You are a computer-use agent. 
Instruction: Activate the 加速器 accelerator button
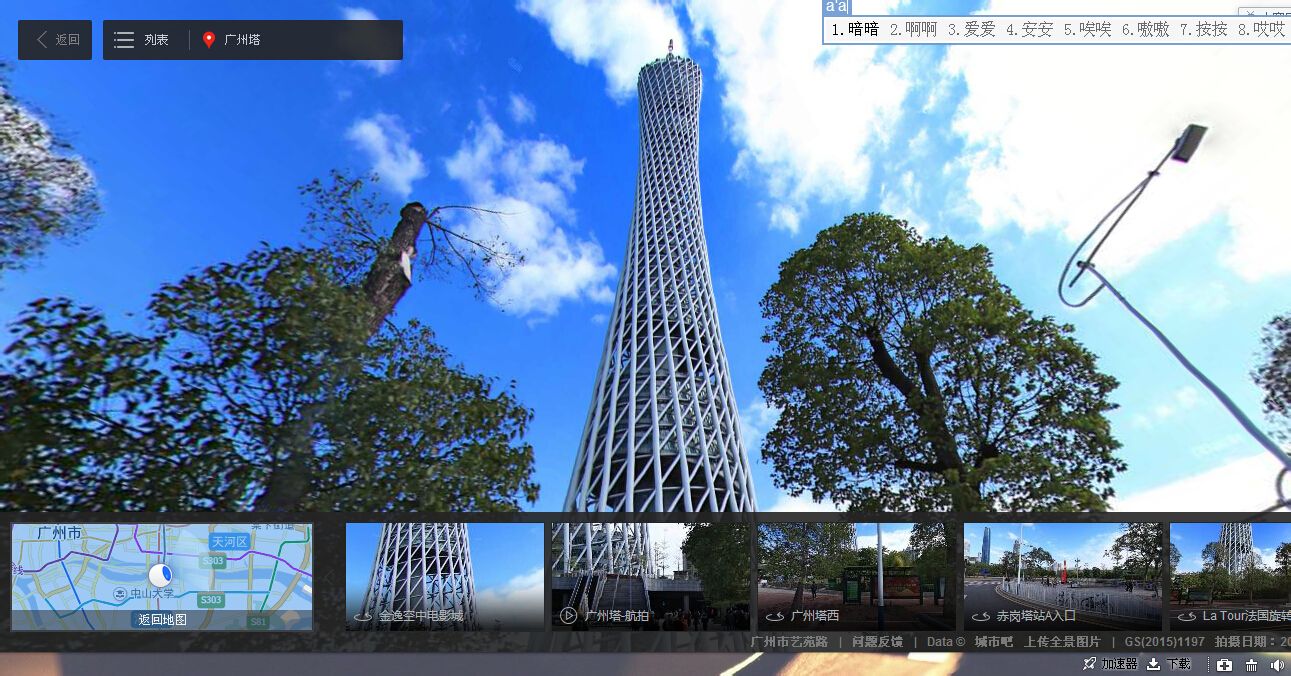pos(1110,664)
